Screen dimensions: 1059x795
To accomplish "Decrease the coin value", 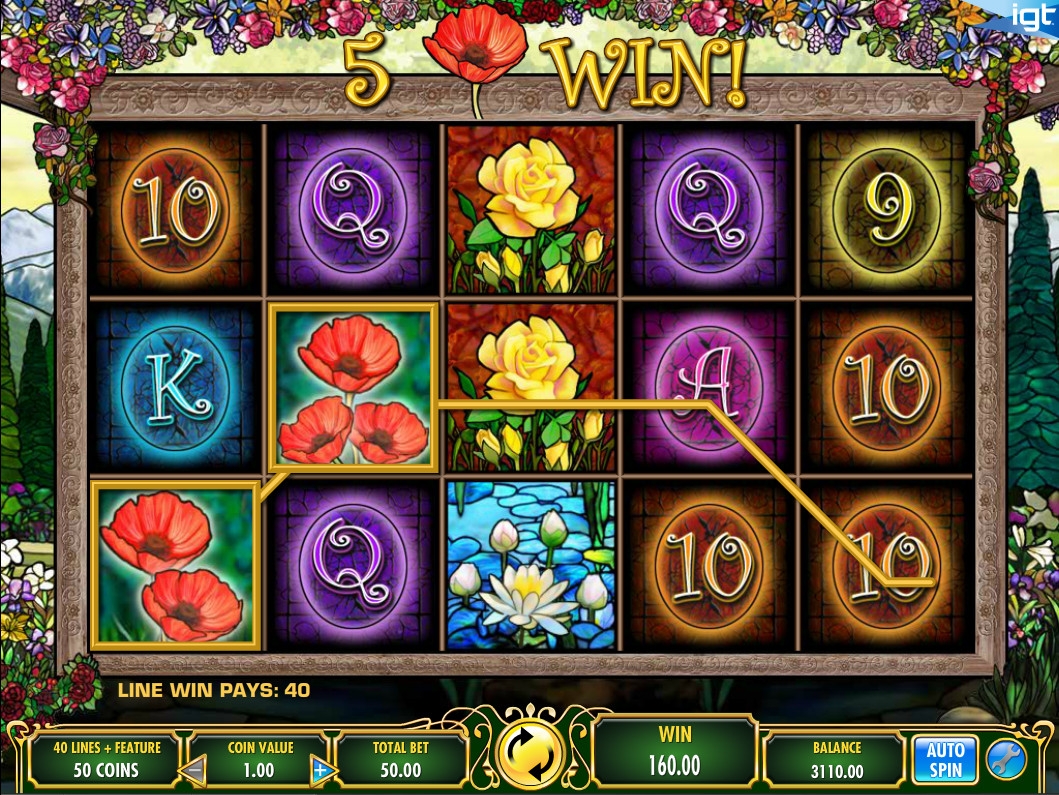I will pyautogui.click(x=195, y=770).
